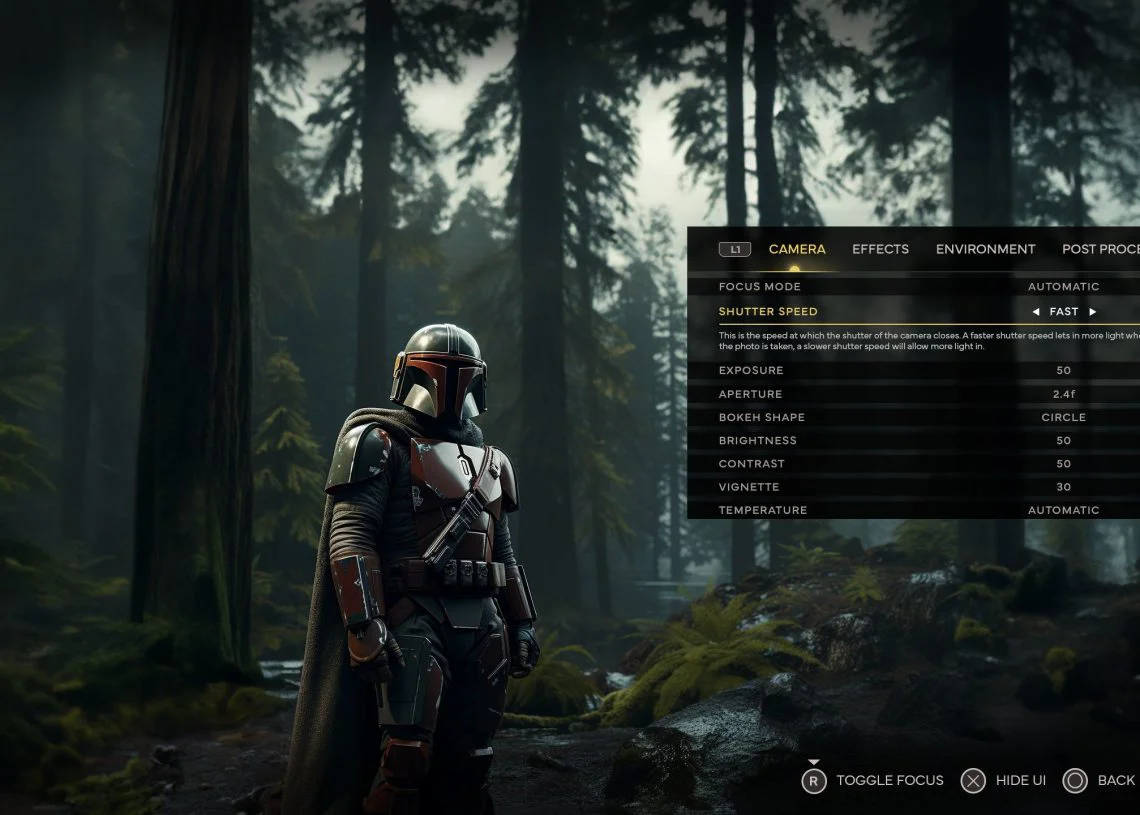Image resolution: width=1140 pixels, height=815 pixels.
Task: Click the Toggle Focus option
Action: click(873, 781)
